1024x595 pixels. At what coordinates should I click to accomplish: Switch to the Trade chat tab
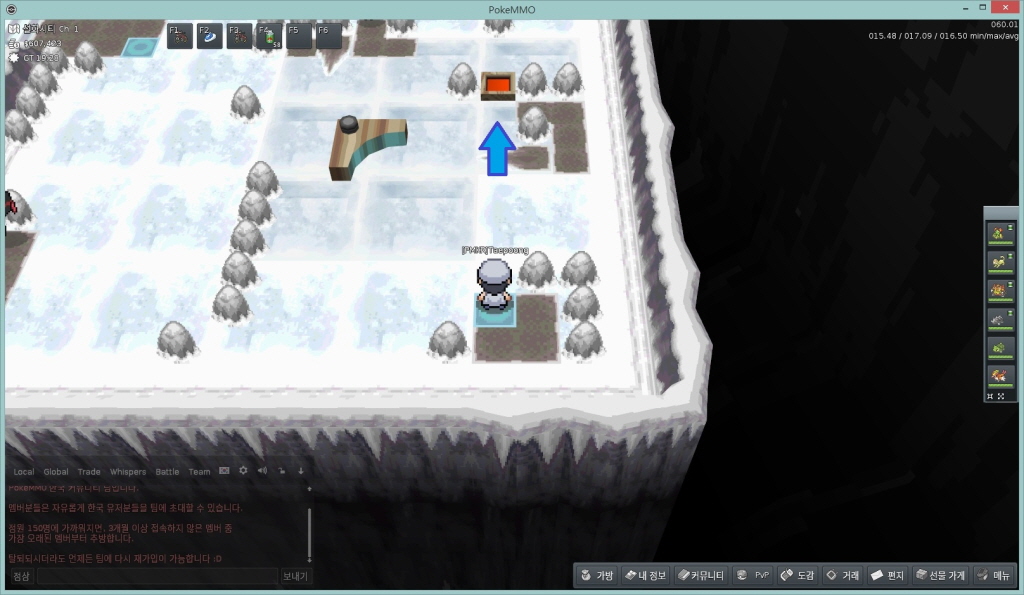pos(89,472)
